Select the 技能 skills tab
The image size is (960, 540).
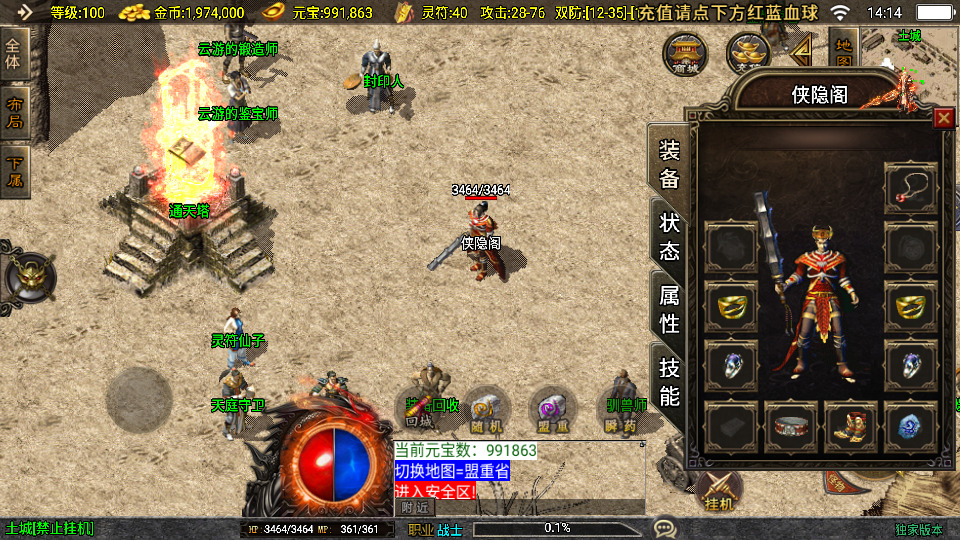(x=669, y=381)
